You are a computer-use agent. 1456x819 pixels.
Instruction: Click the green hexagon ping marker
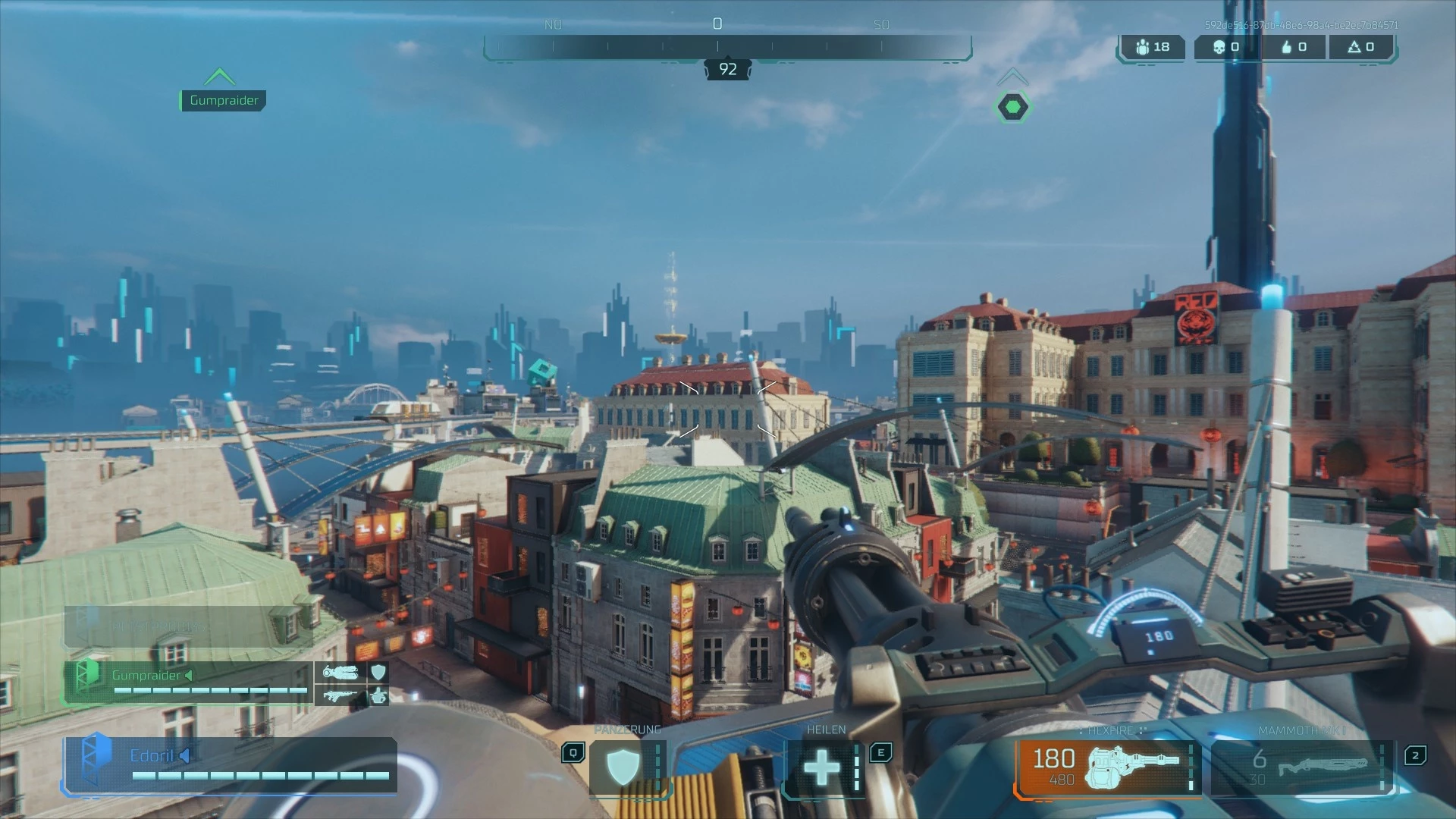pos(1012,107)
